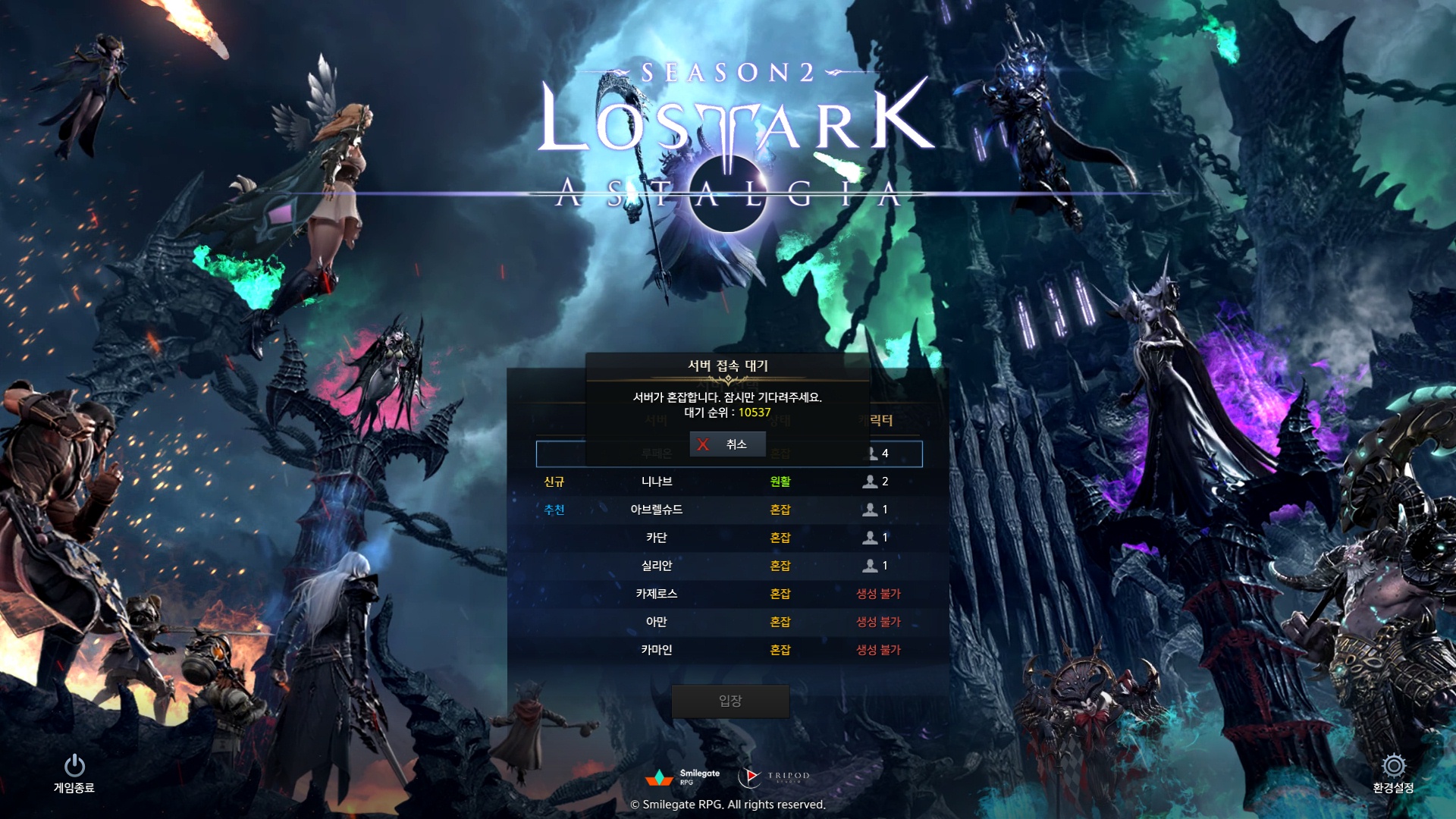This screenshot has height=819, width=1456.
Task: Choose the 아브렐슈드 server
Action: click(657, 510)
